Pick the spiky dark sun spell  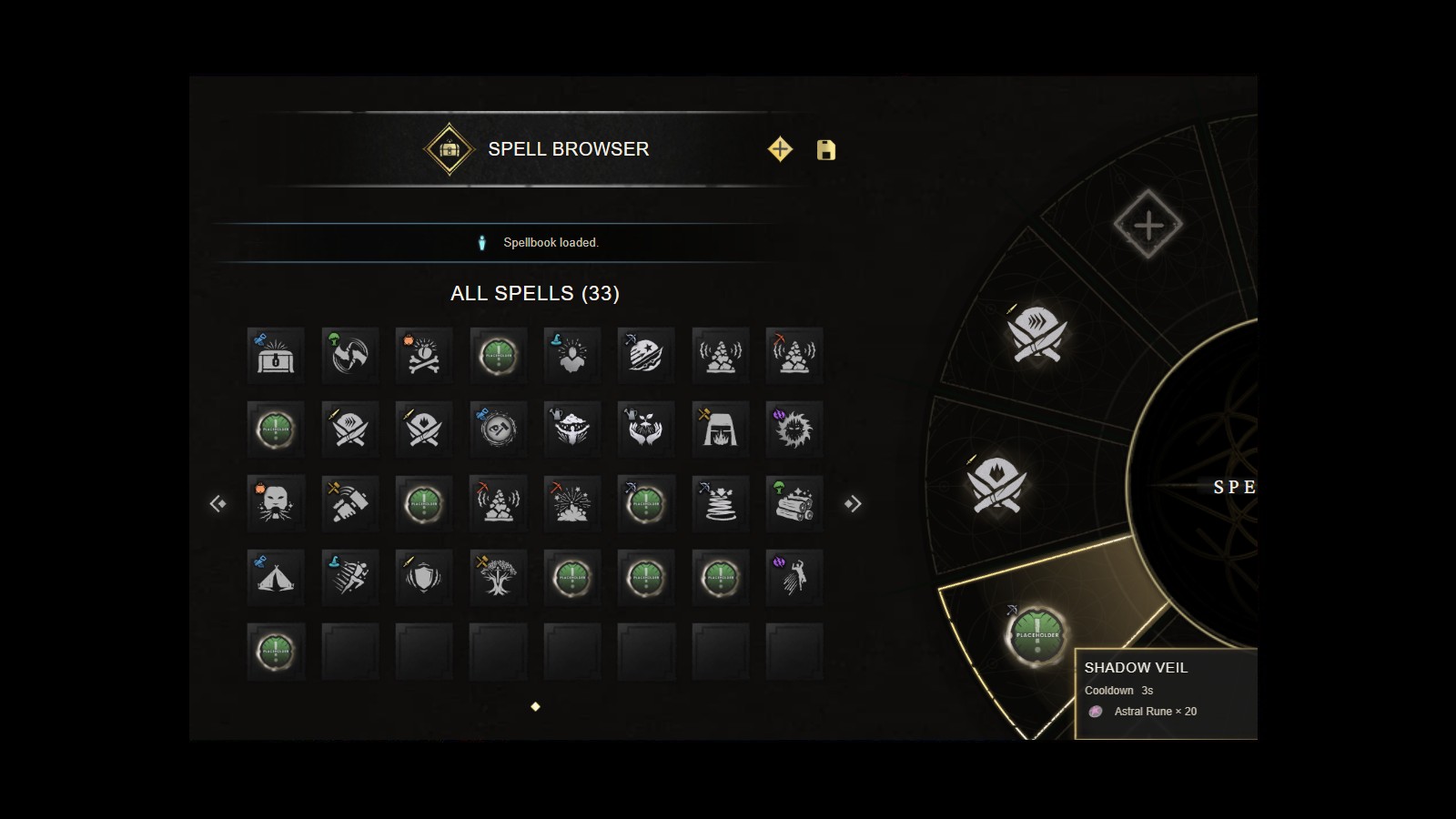tap(794, 429)
